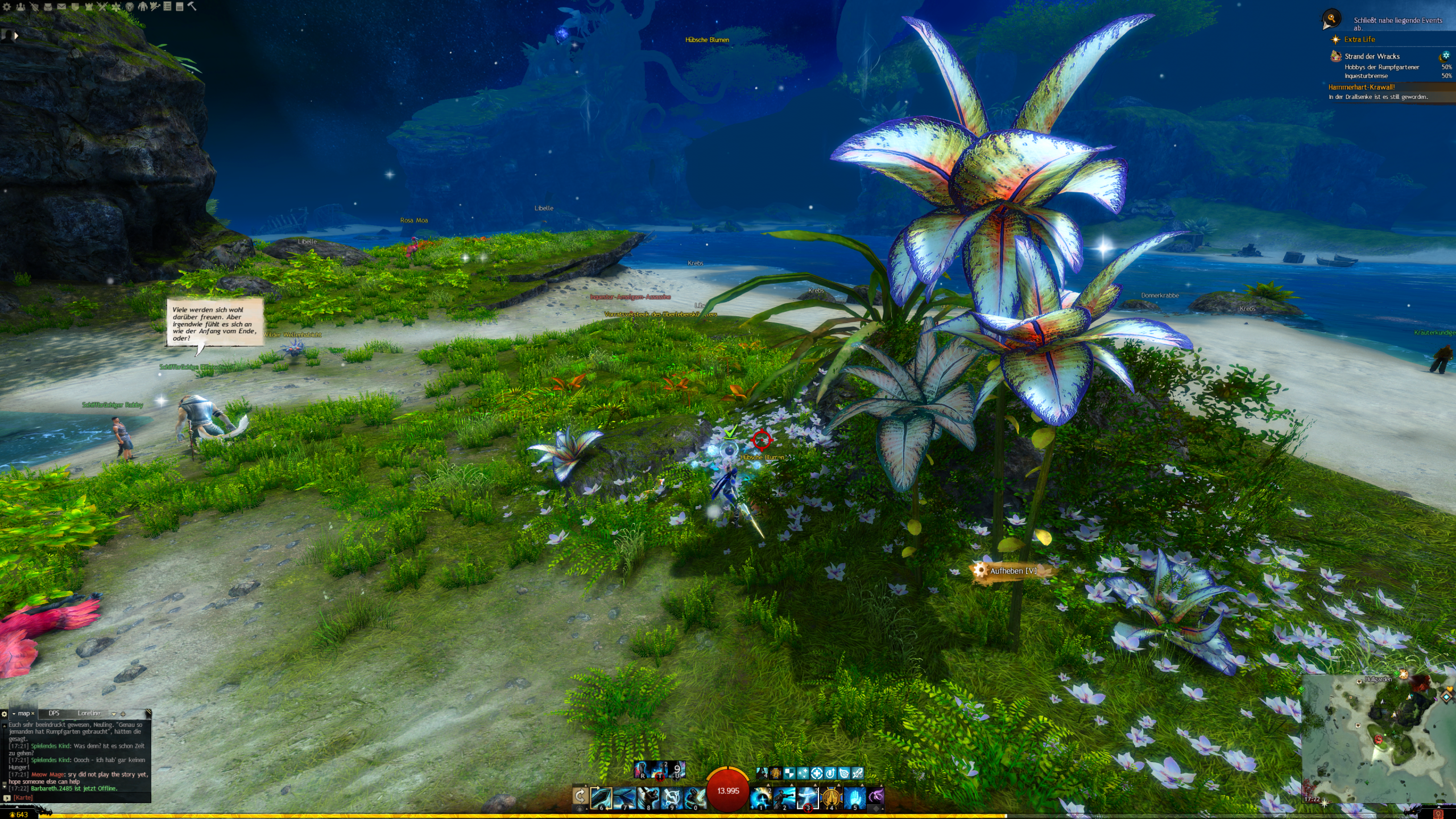1456x819 pixels.
Task: Open the mail envelope icon
Action: pos(61,7)
